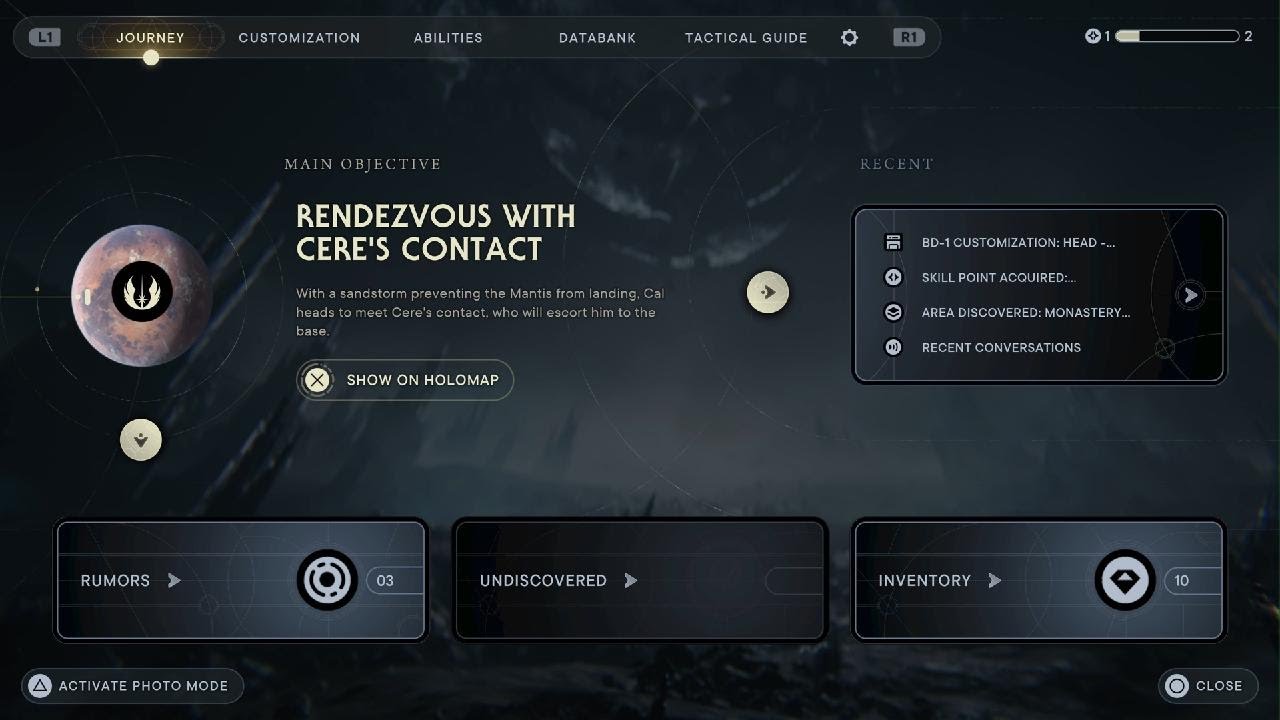This screenshot has width=1280, height=720.
Task: Click the Jedi Order emblem on the planet
Action: click(140, 292)
